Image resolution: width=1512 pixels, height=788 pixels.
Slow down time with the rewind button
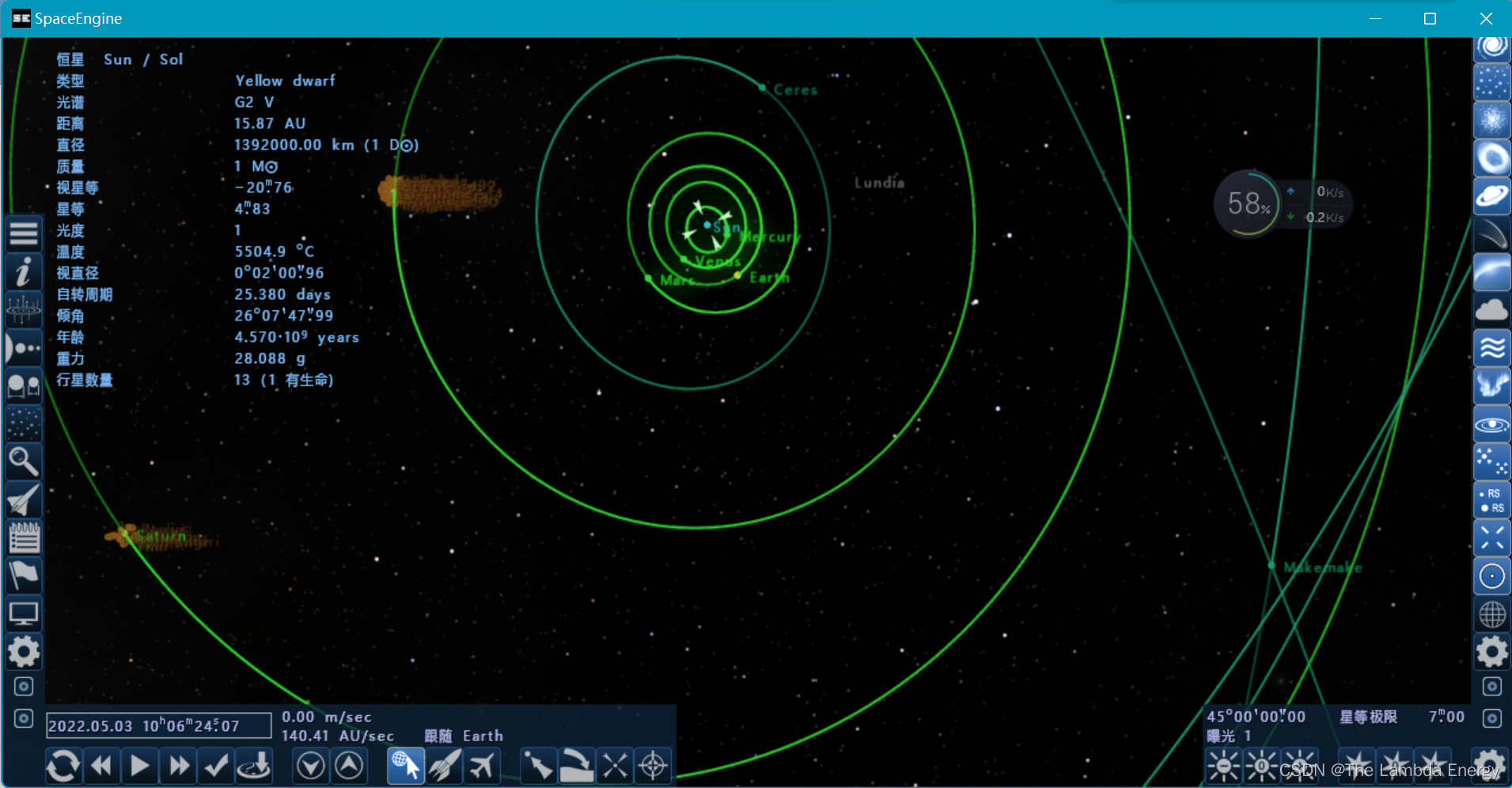coord(101,766)
